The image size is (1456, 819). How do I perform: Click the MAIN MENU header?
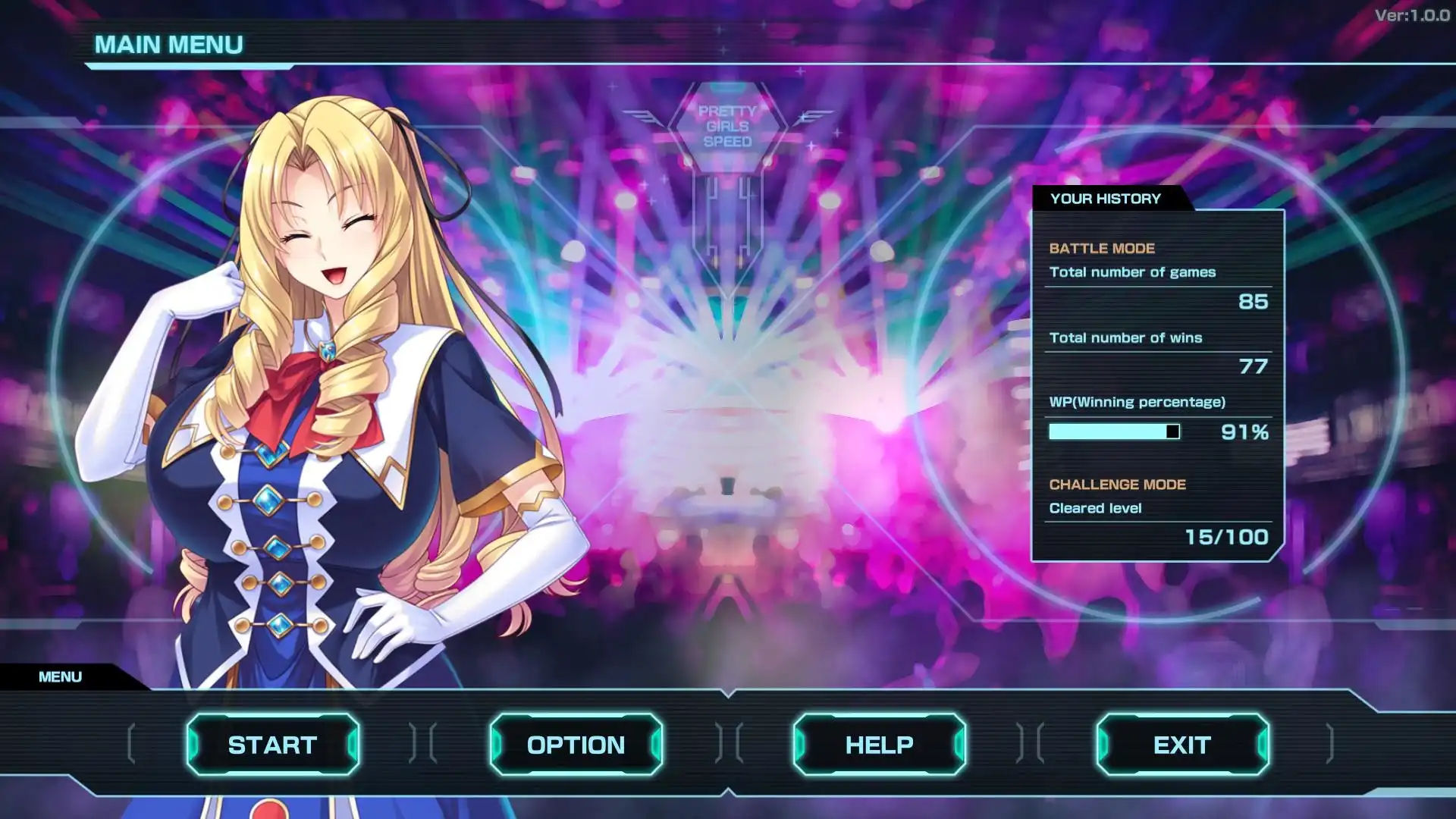click(x=168, y=45)
